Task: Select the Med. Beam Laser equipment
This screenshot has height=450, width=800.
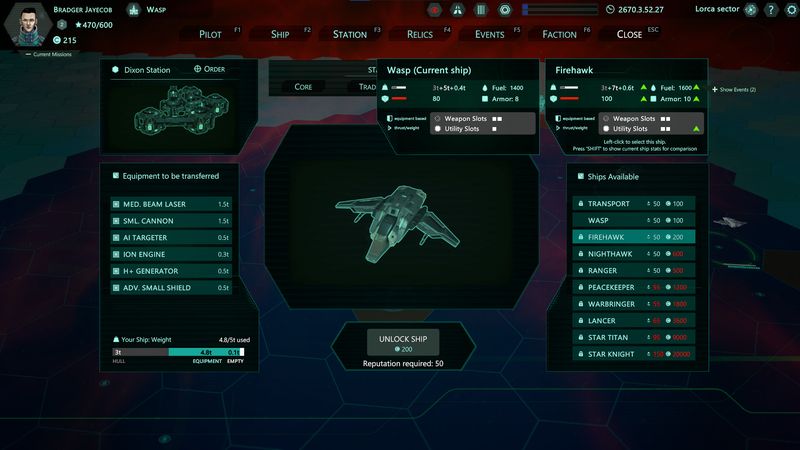Action: tap(172, 204)
